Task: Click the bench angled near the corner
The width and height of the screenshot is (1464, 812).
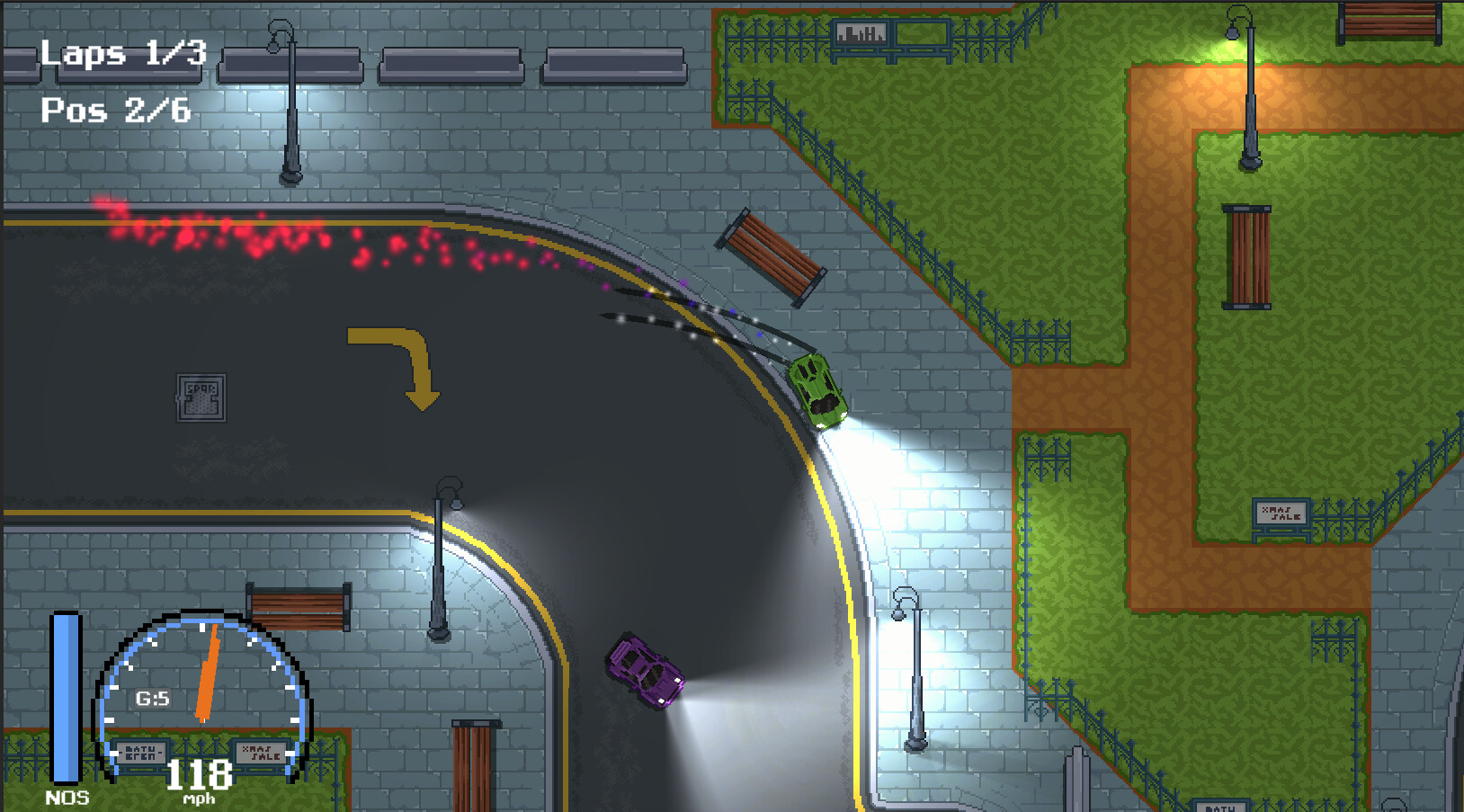Action: [772, 256]
